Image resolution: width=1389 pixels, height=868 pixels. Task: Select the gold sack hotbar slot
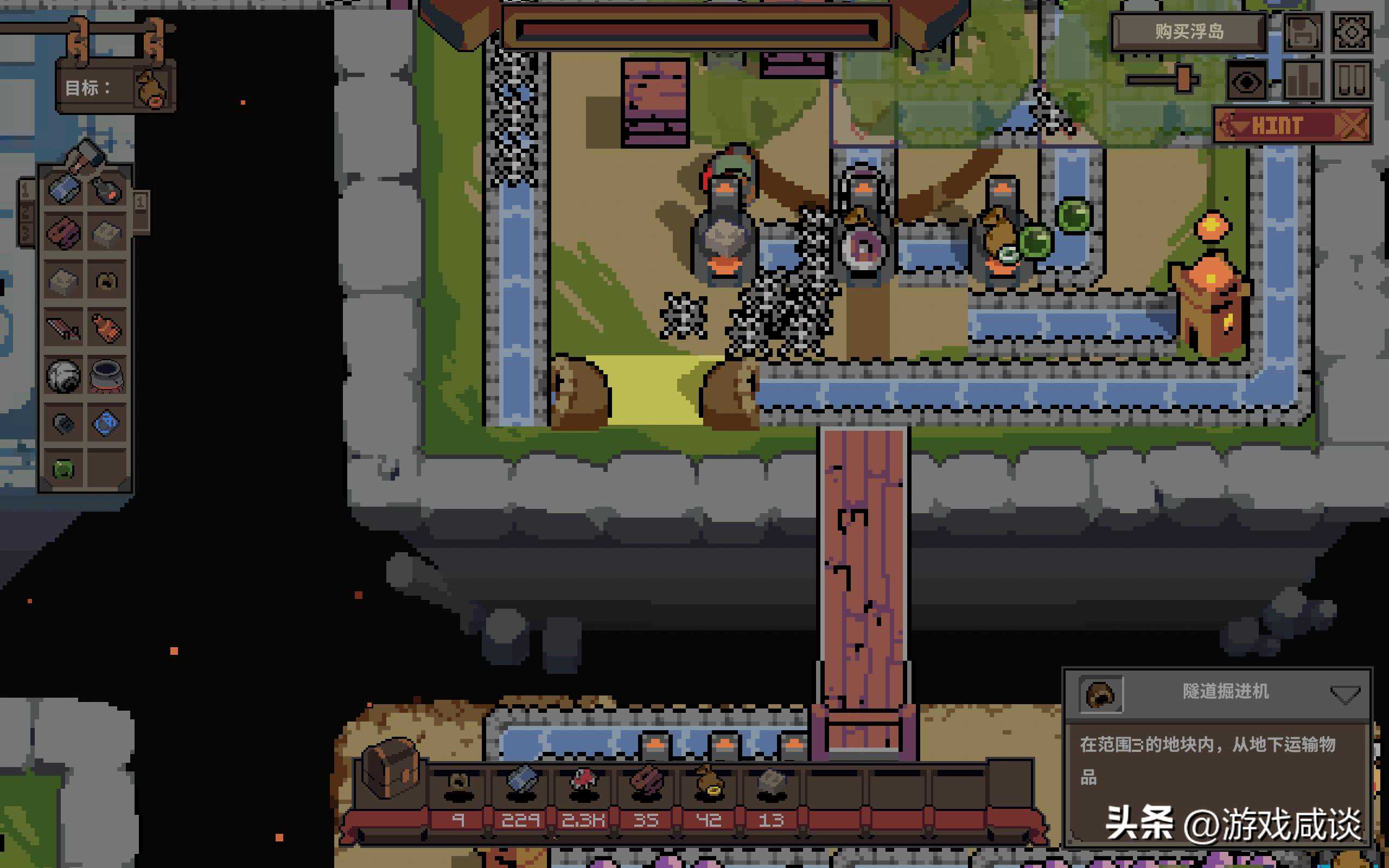[709, 783]
